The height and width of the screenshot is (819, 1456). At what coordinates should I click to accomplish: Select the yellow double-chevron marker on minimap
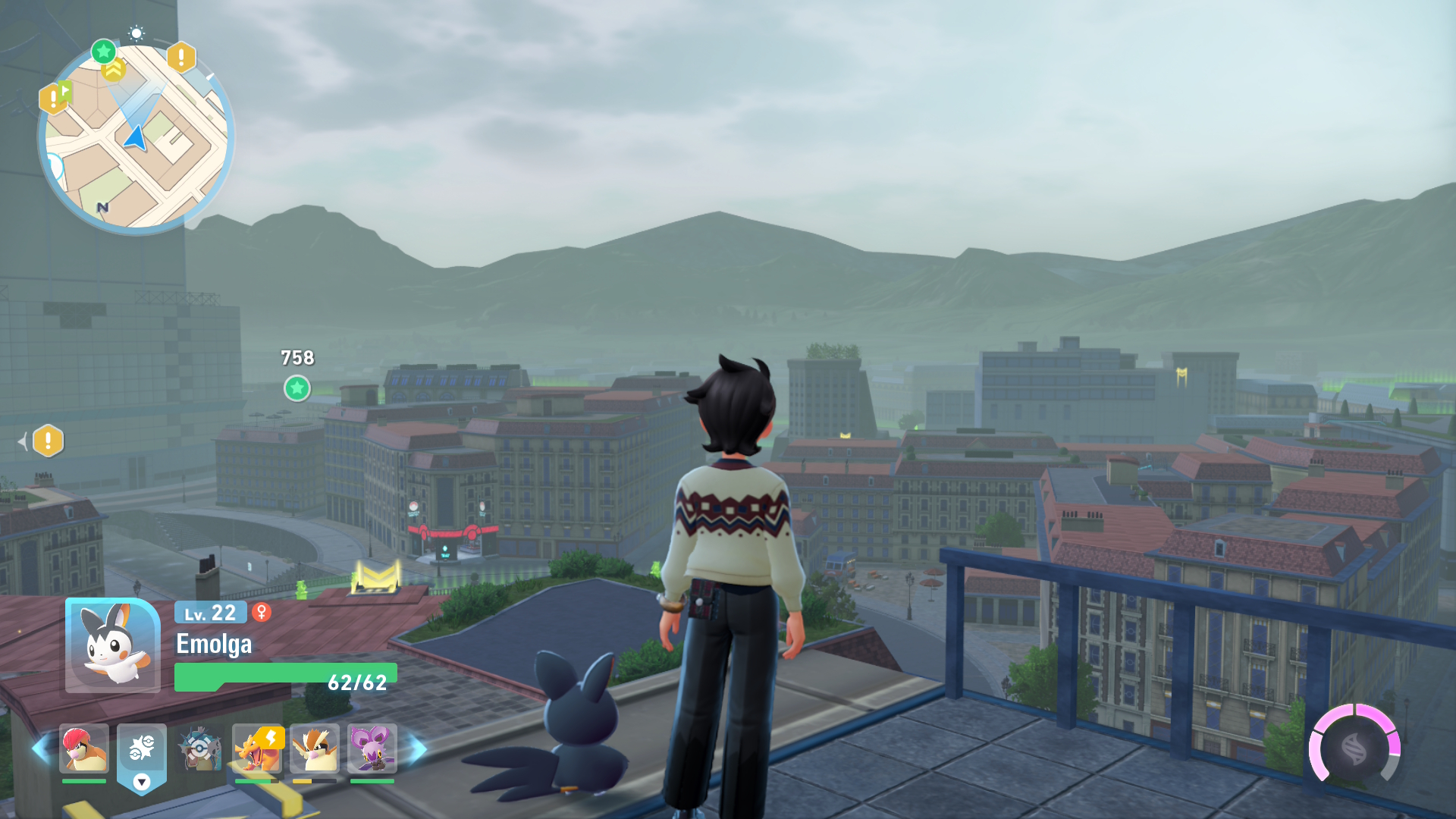point(114,71)
